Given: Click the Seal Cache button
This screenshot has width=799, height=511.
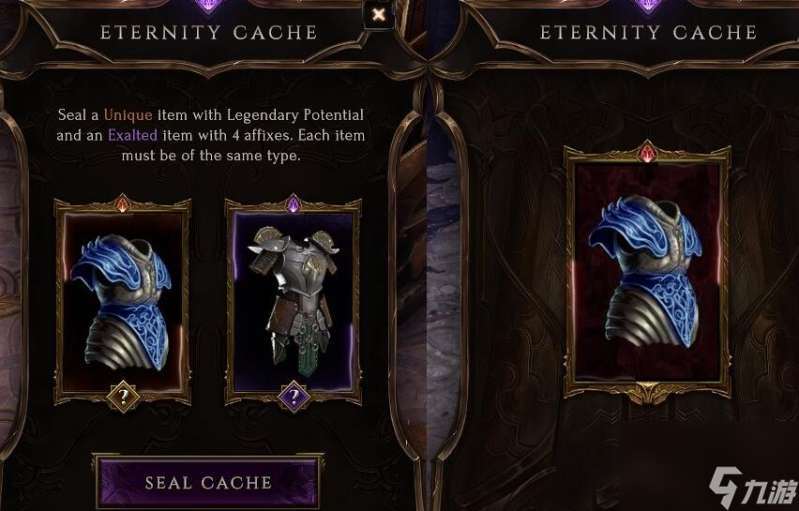Looking at the screenshot, I should [x=208, y=482].
